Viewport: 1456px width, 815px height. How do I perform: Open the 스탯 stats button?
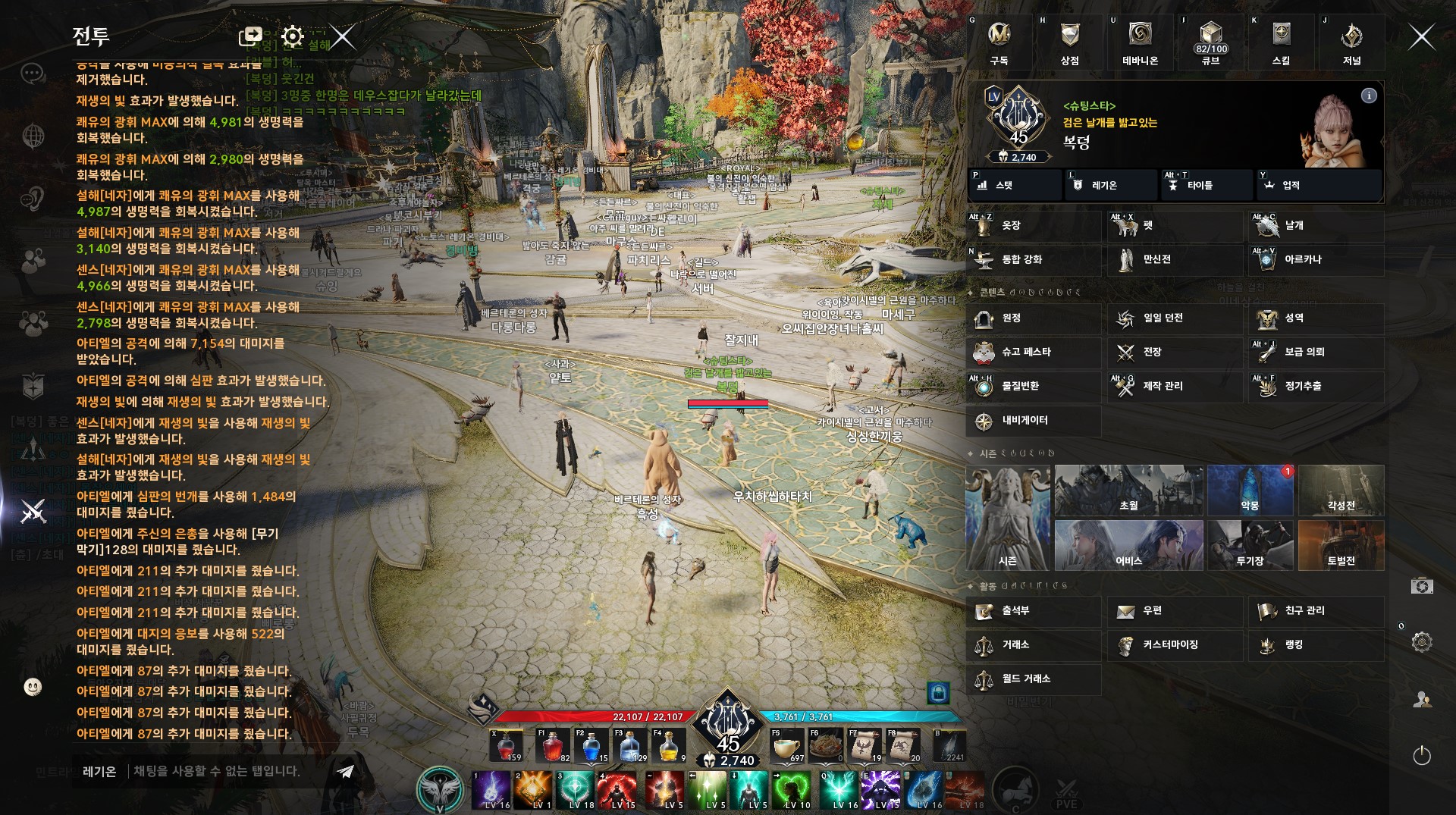[x=1015, y=185]
